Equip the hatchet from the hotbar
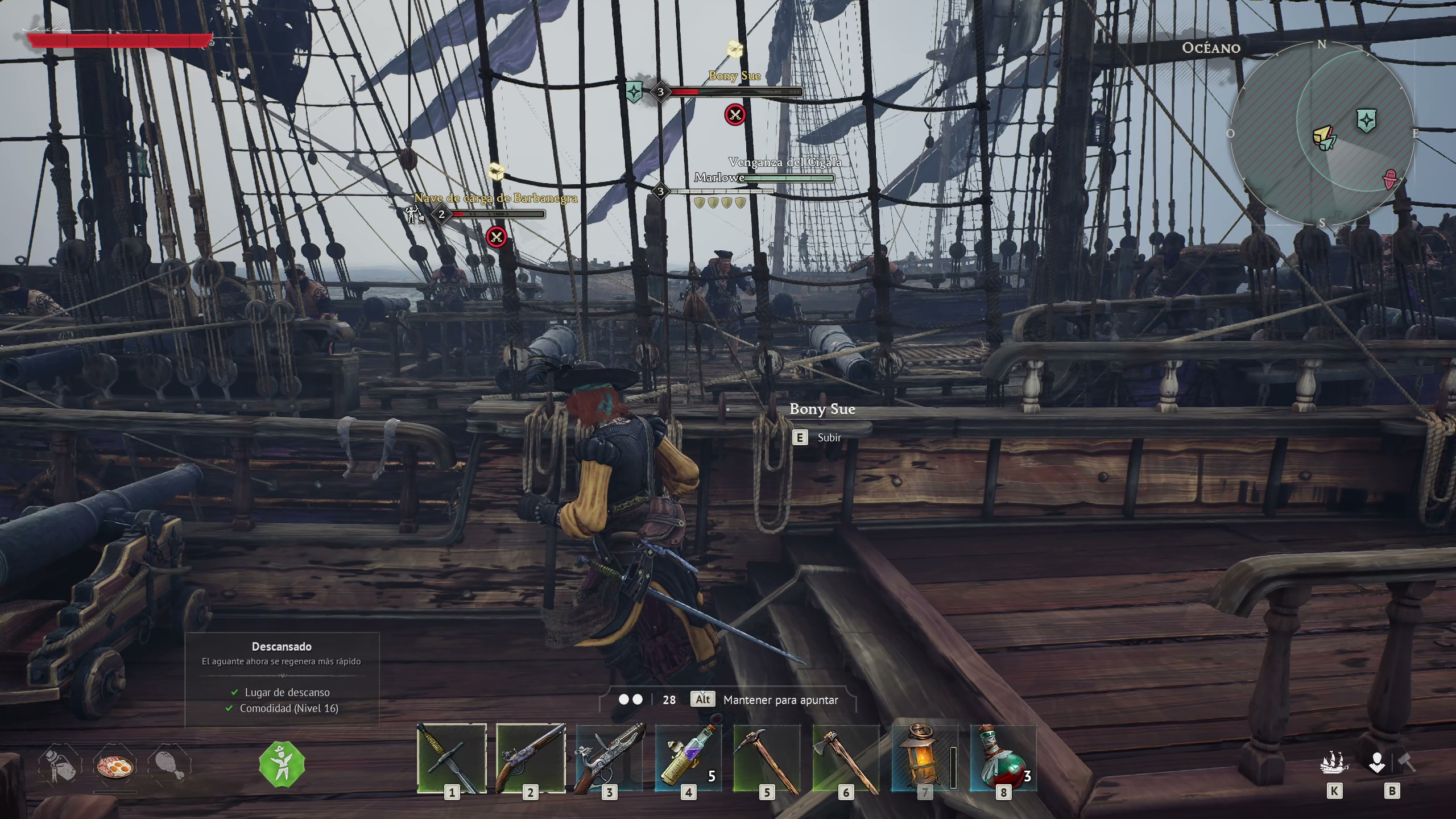 (846, 758)
